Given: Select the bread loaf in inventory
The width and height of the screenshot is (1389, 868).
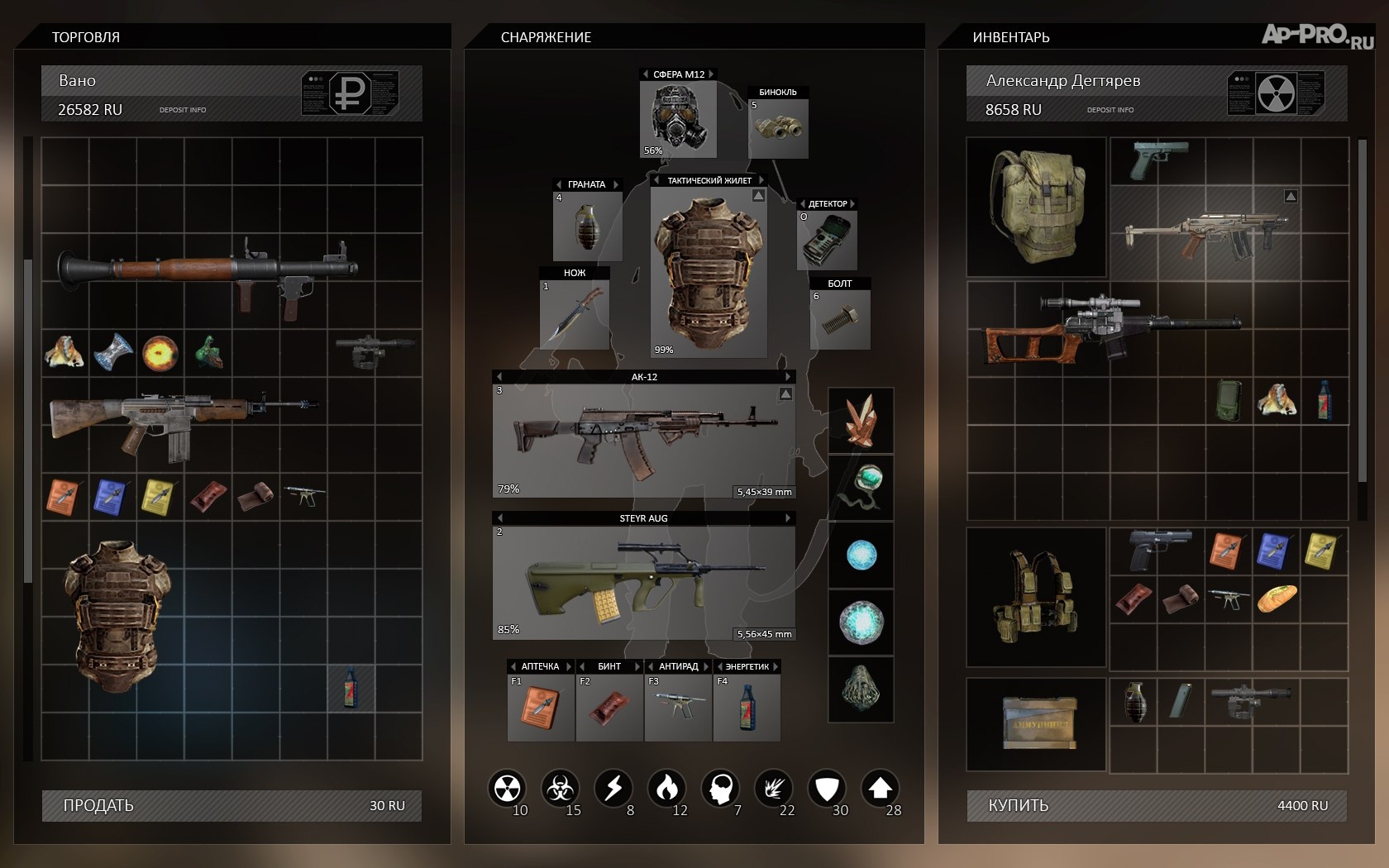Looking at the screenshot, I should coord(1277,598).
